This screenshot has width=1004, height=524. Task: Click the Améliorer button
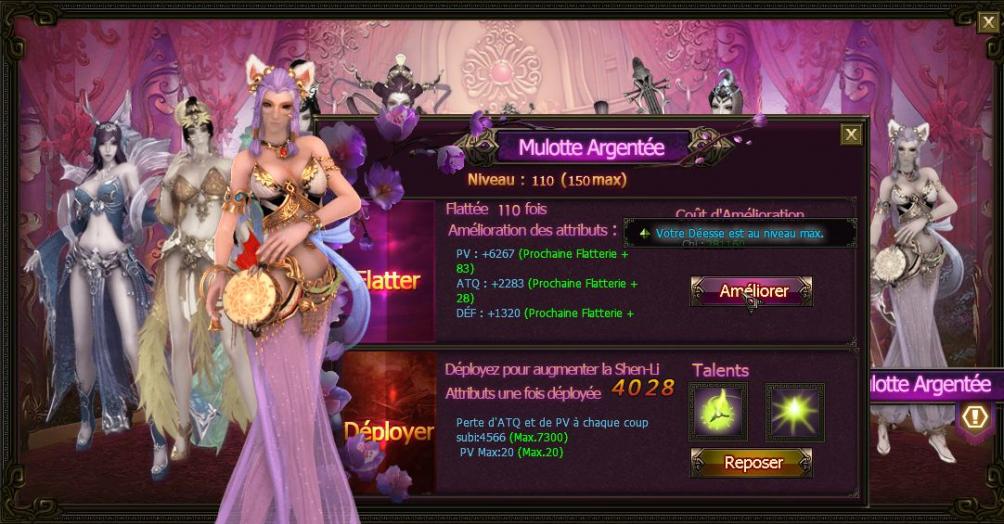(x=752, y=291)
